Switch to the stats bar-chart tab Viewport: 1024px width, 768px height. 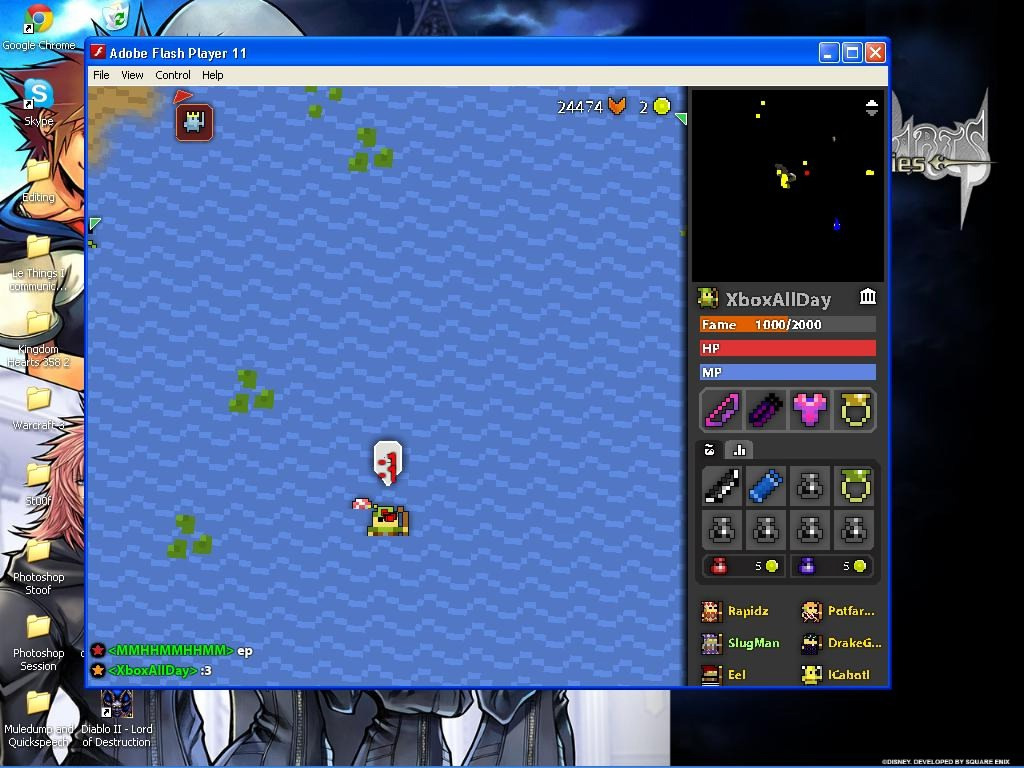[740, 450]
